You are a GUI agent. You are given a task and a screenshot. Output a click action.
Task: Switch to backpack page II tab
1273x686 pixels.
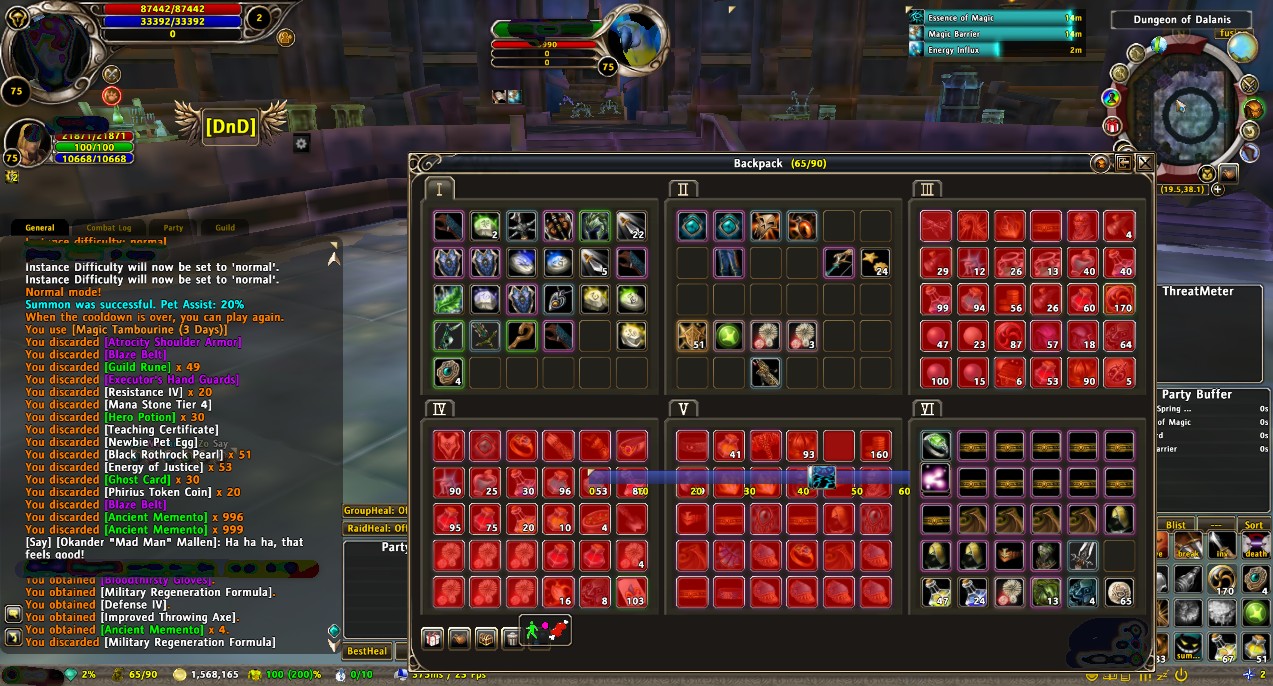tap(683, 189)
